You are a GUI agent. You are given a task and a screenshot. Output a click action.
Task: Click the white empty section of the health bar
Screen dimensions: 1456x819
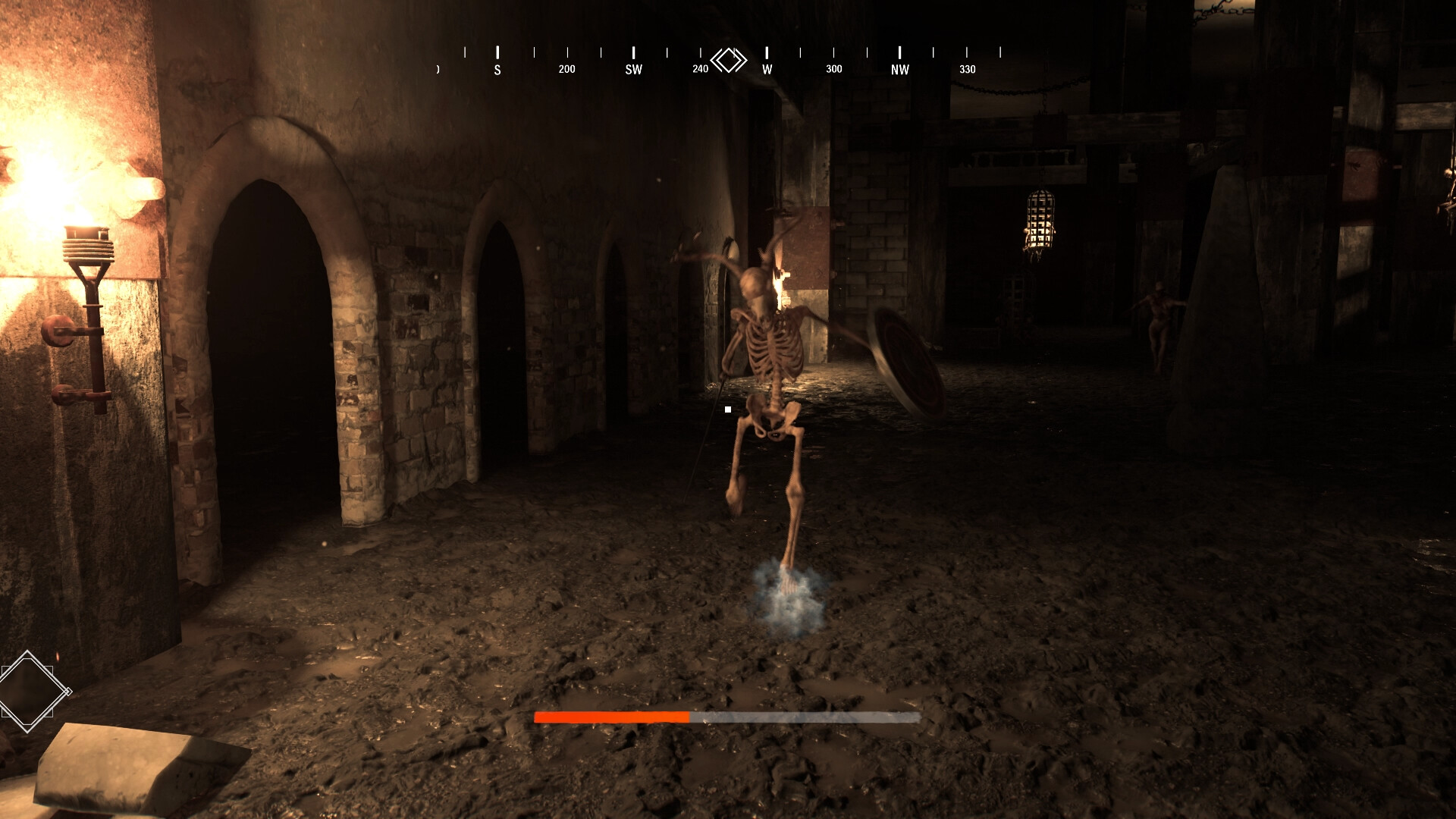coord(804,716)
